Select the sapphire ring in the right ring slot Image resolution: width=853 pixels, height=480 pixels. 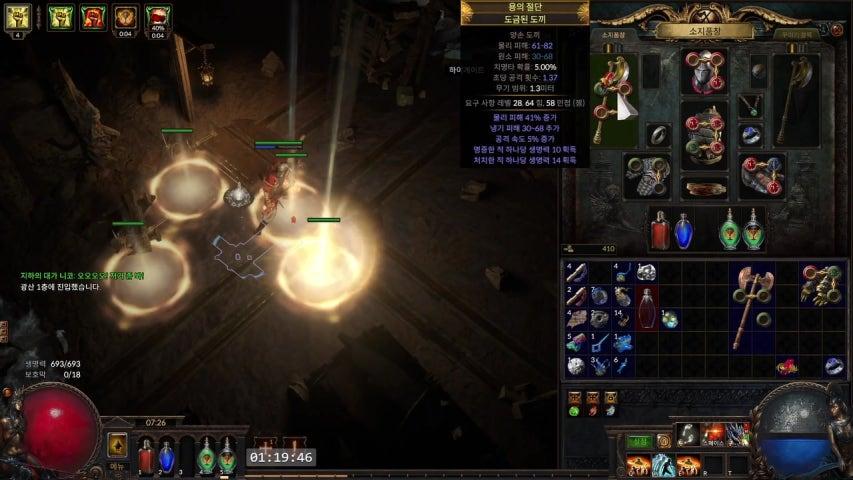click(751, 135)
